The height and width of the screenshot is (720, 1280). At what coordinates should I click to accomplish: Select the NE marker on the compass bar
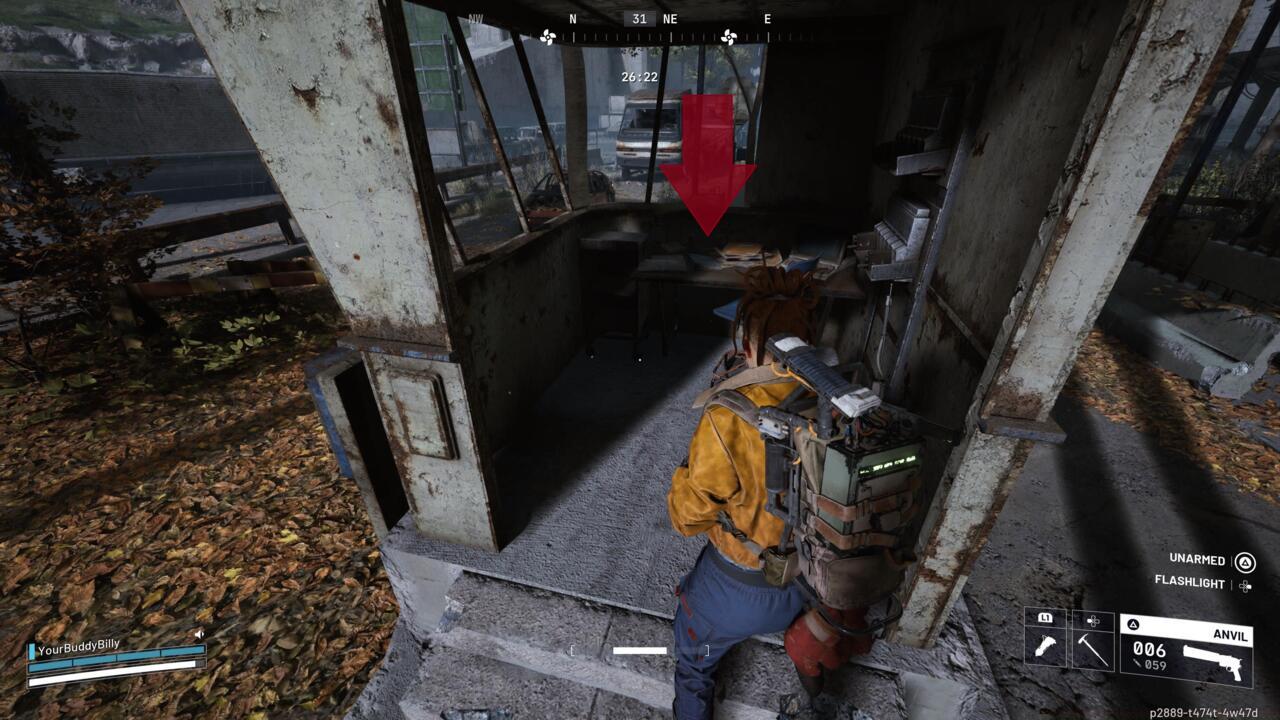click(670, 18)
